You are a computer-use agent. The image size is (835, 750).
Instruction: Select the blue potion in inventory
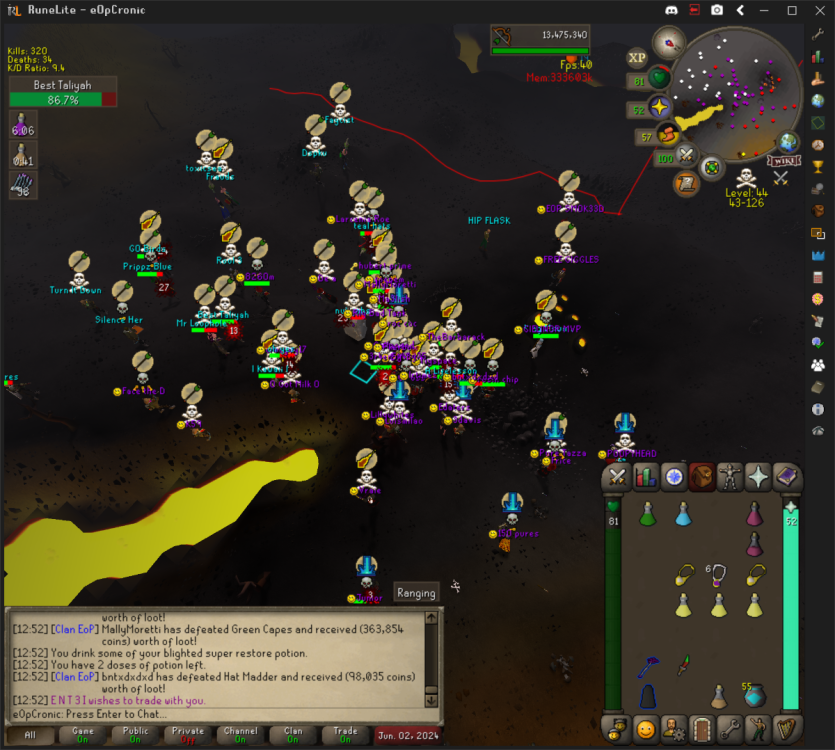[x=683, y=514]
